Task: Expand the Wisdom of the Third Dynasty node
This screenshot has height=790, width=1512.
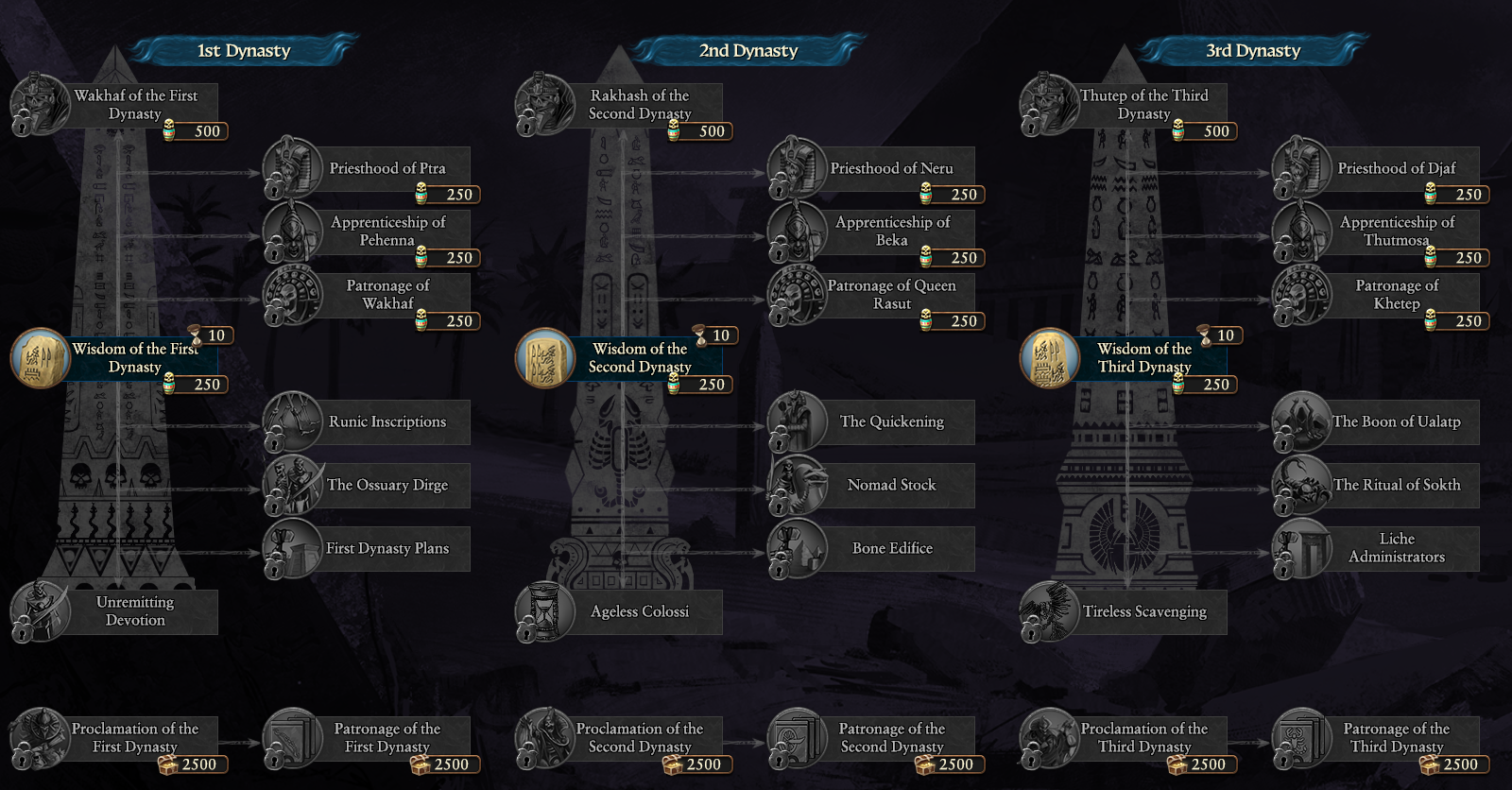Action: point(1143,357)
